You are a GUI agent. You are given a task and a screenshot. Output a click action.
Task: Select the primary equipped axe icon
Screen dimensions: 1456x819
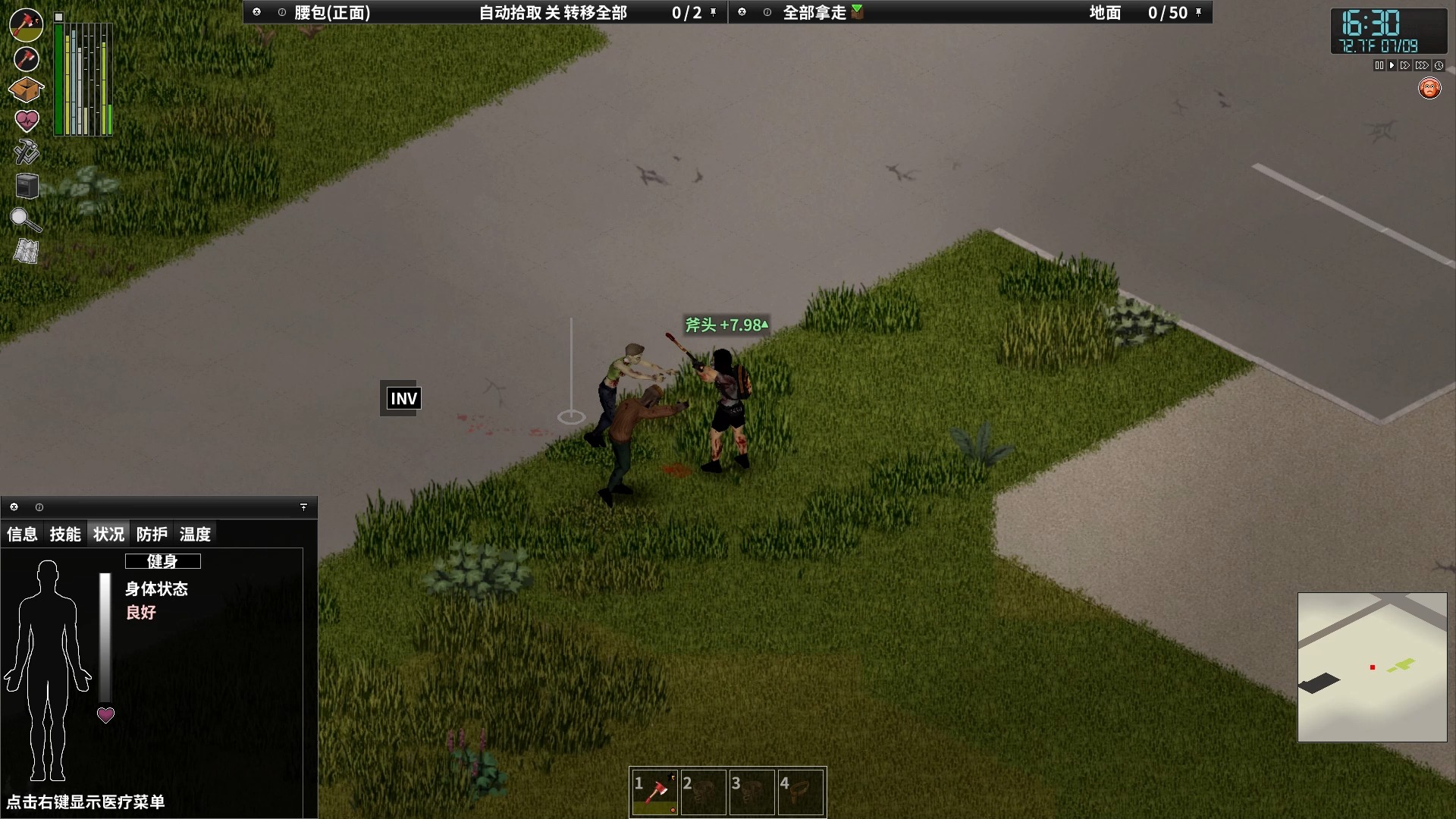[x=26, y=24]
